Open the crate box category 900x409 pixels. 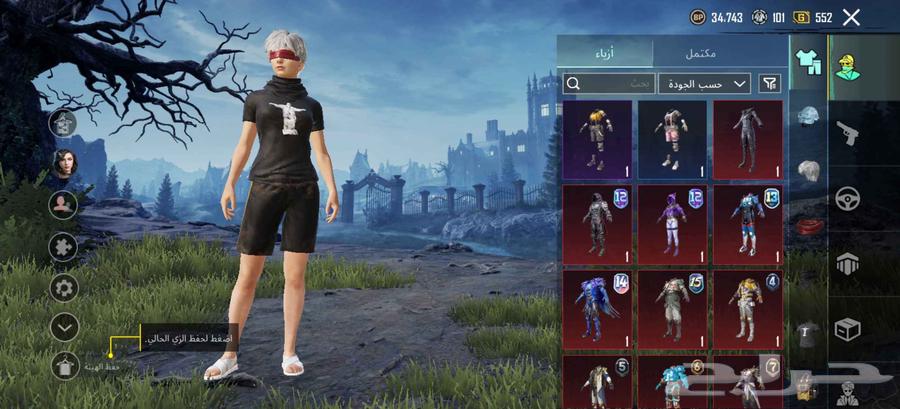[848, 328]
